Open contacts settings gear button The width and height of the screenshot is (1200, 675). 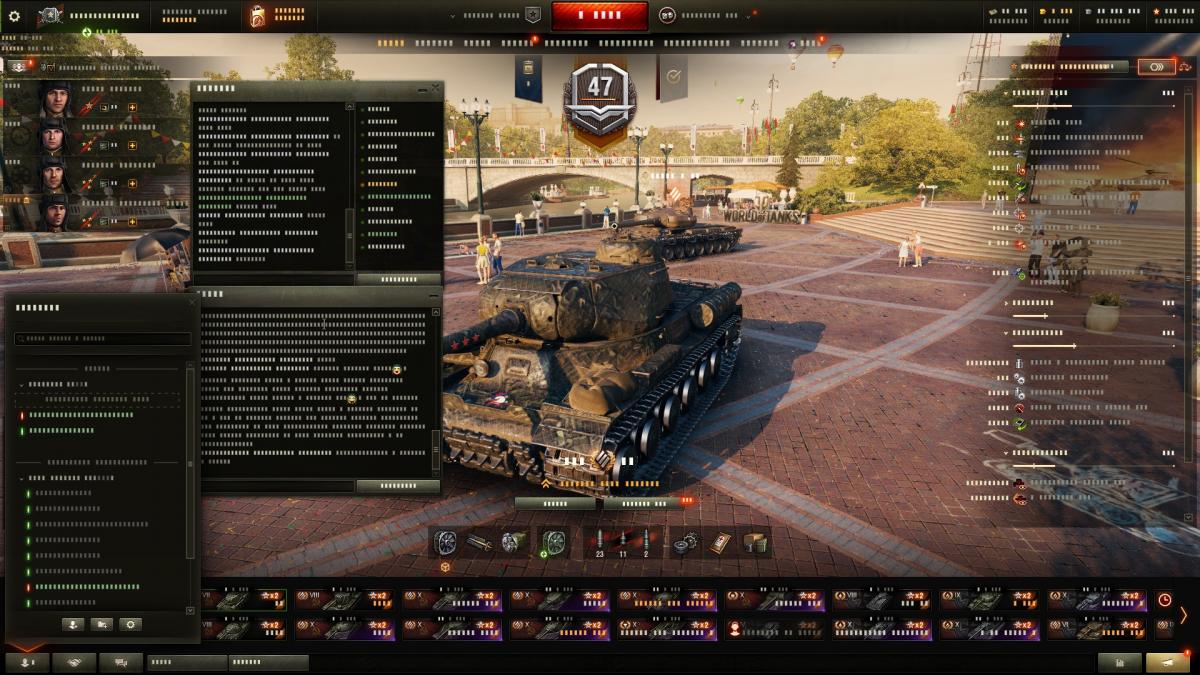click(130, 624)
